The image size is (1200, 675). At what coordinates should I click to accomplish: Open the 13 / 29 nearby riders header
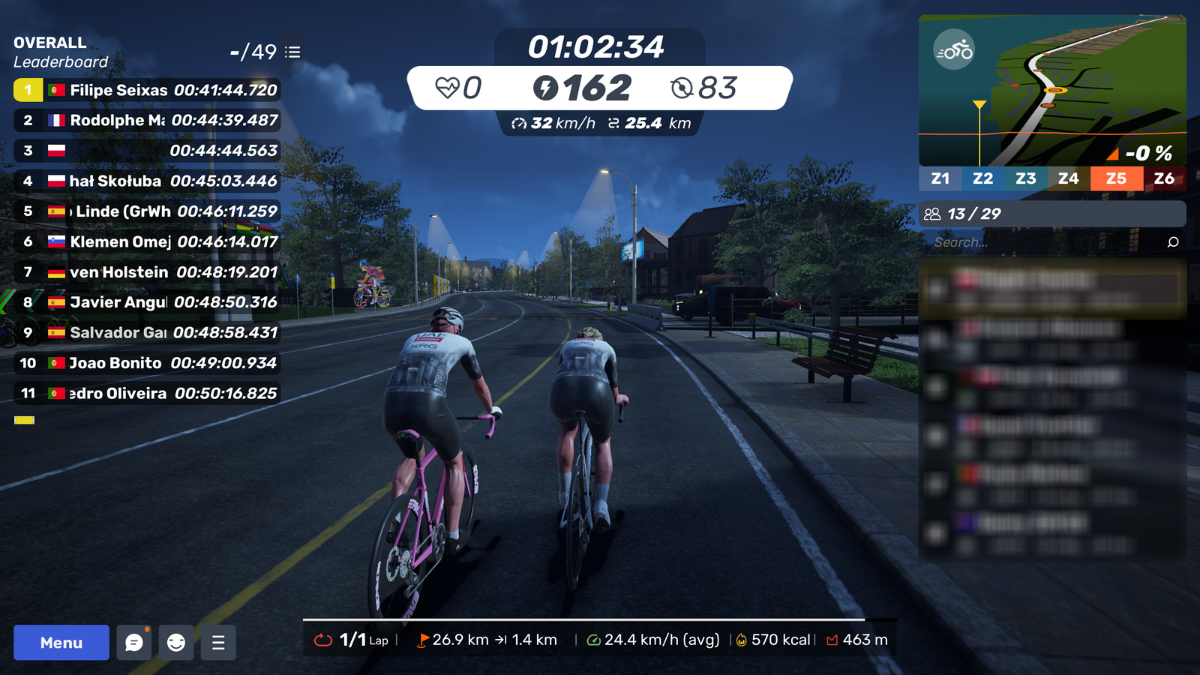[1053, 214]
